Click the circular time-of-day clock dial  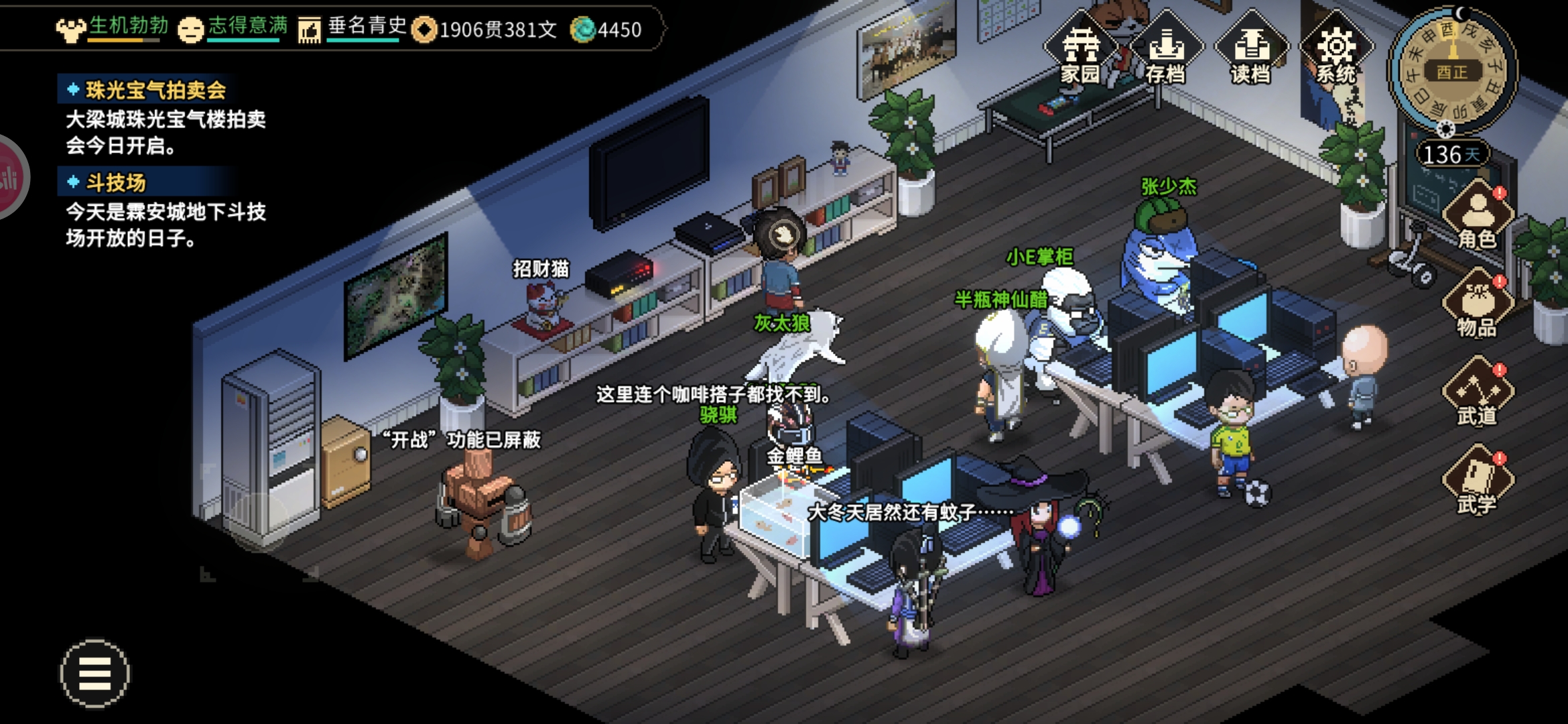click(1452, 70)
